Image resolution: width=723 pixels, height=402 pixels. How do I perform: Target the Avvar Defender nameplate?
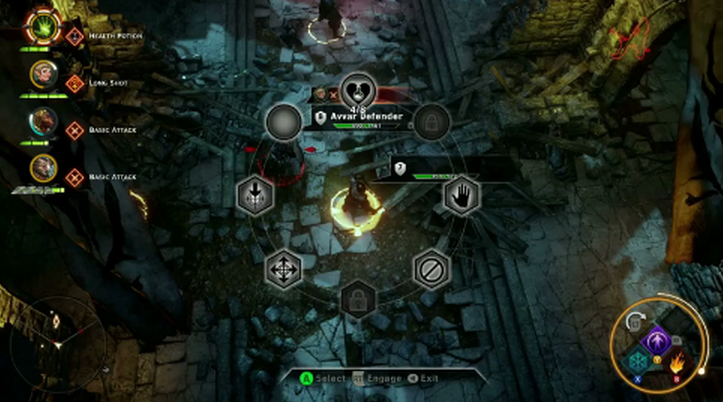366,117
